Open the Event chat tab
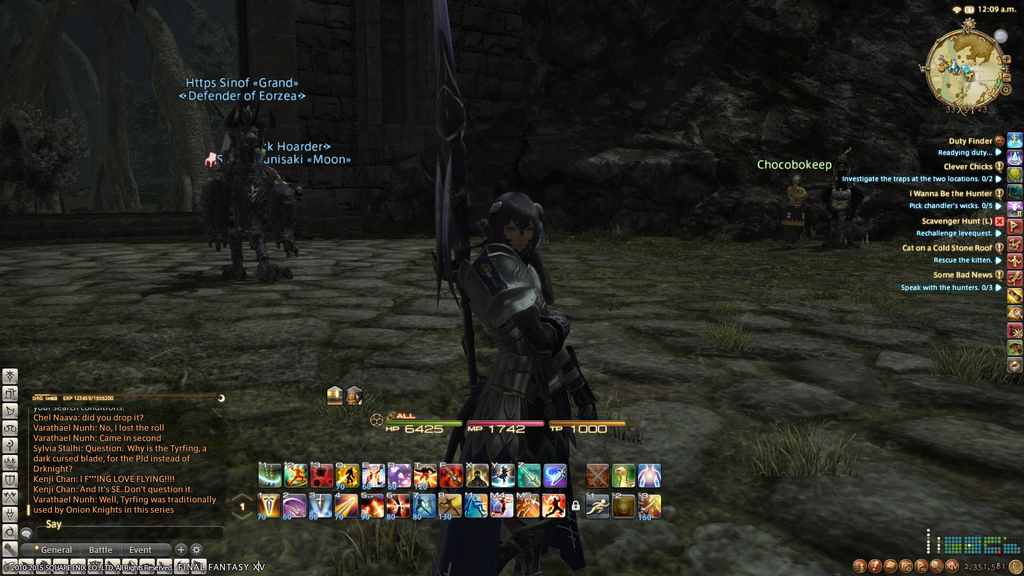 pos(140,550)
